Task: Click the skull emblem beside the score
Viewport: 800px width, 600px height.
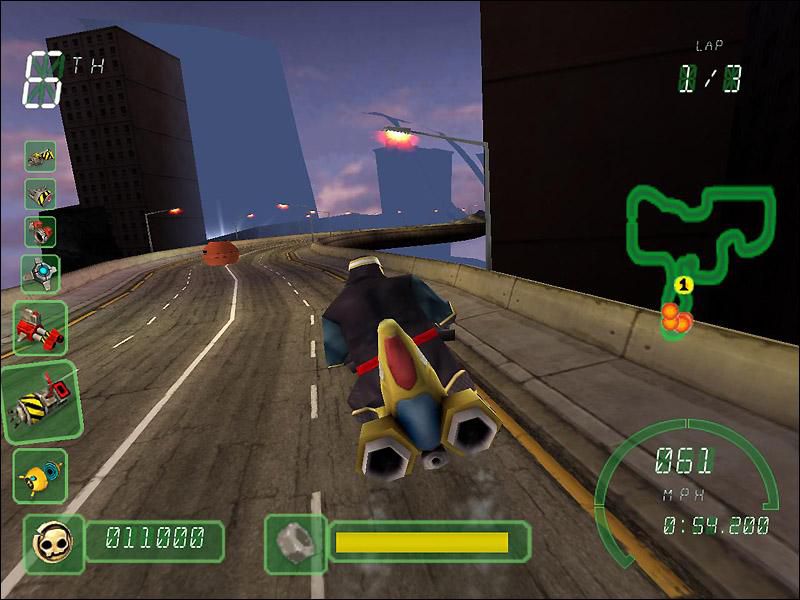Action: click(x=48, y=541)
